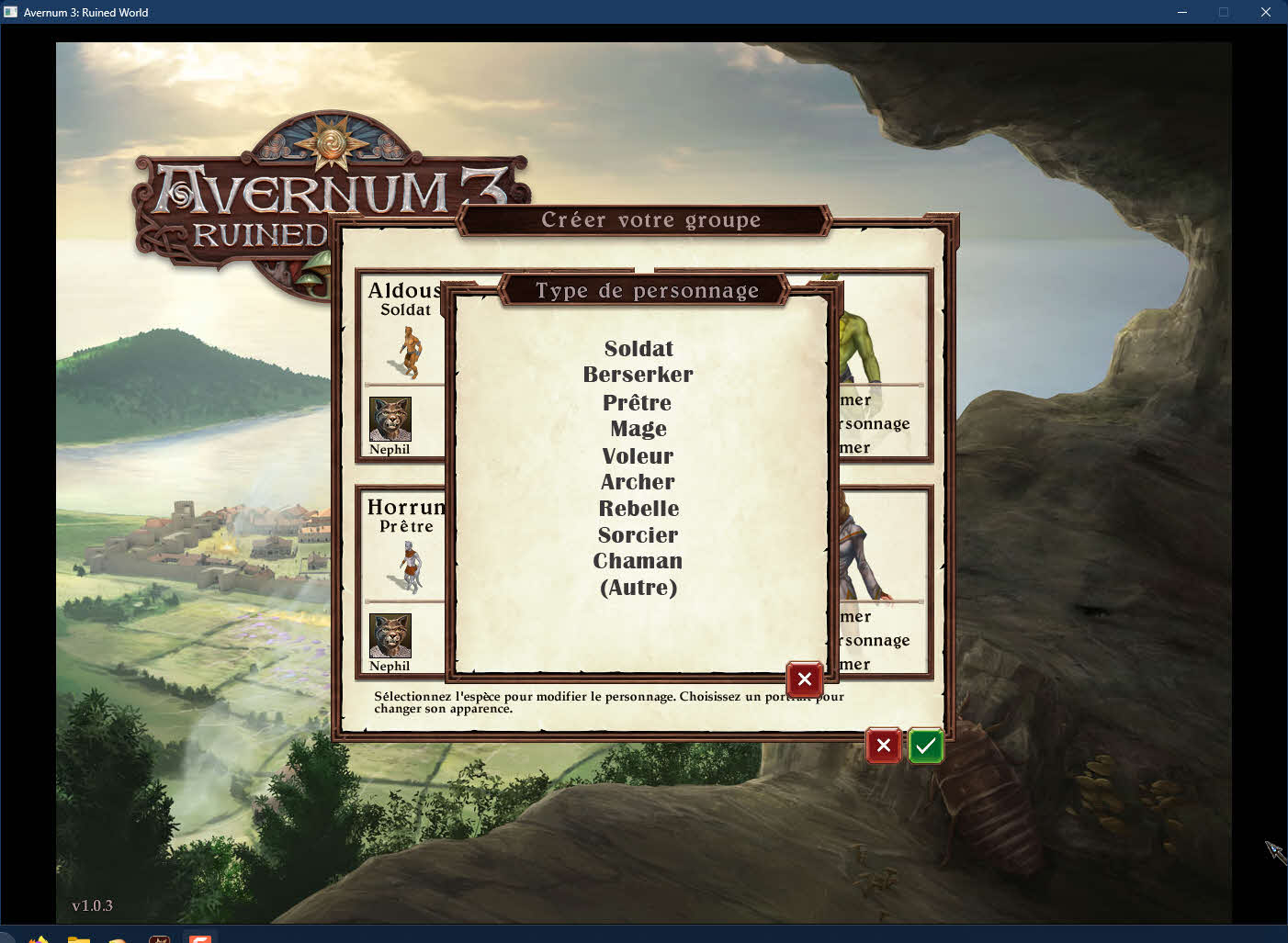This screenshot has height=943, width=1288.
Task: Close the Type de personnage dialog
Action: [x=804, y=679]
